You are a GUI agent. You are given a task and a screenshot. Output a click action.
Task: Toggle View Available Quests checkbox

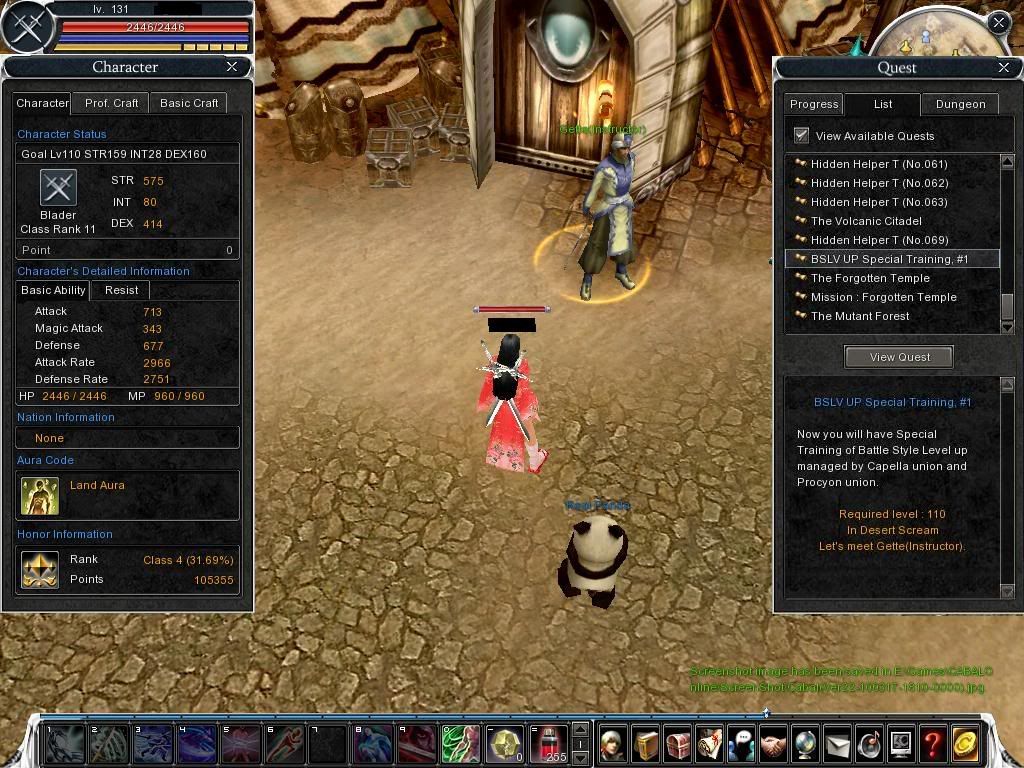pyautogui.click(x=801, y=135)
